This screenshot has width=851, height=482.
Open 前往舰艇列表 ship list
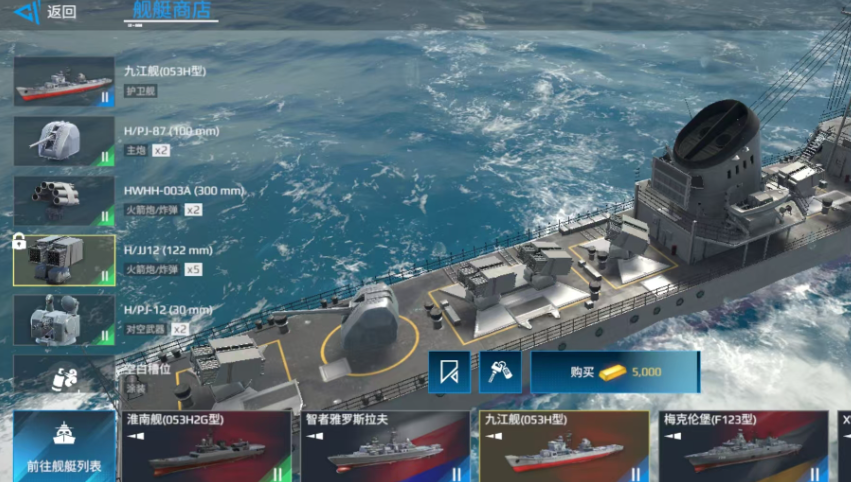point(64,446)
